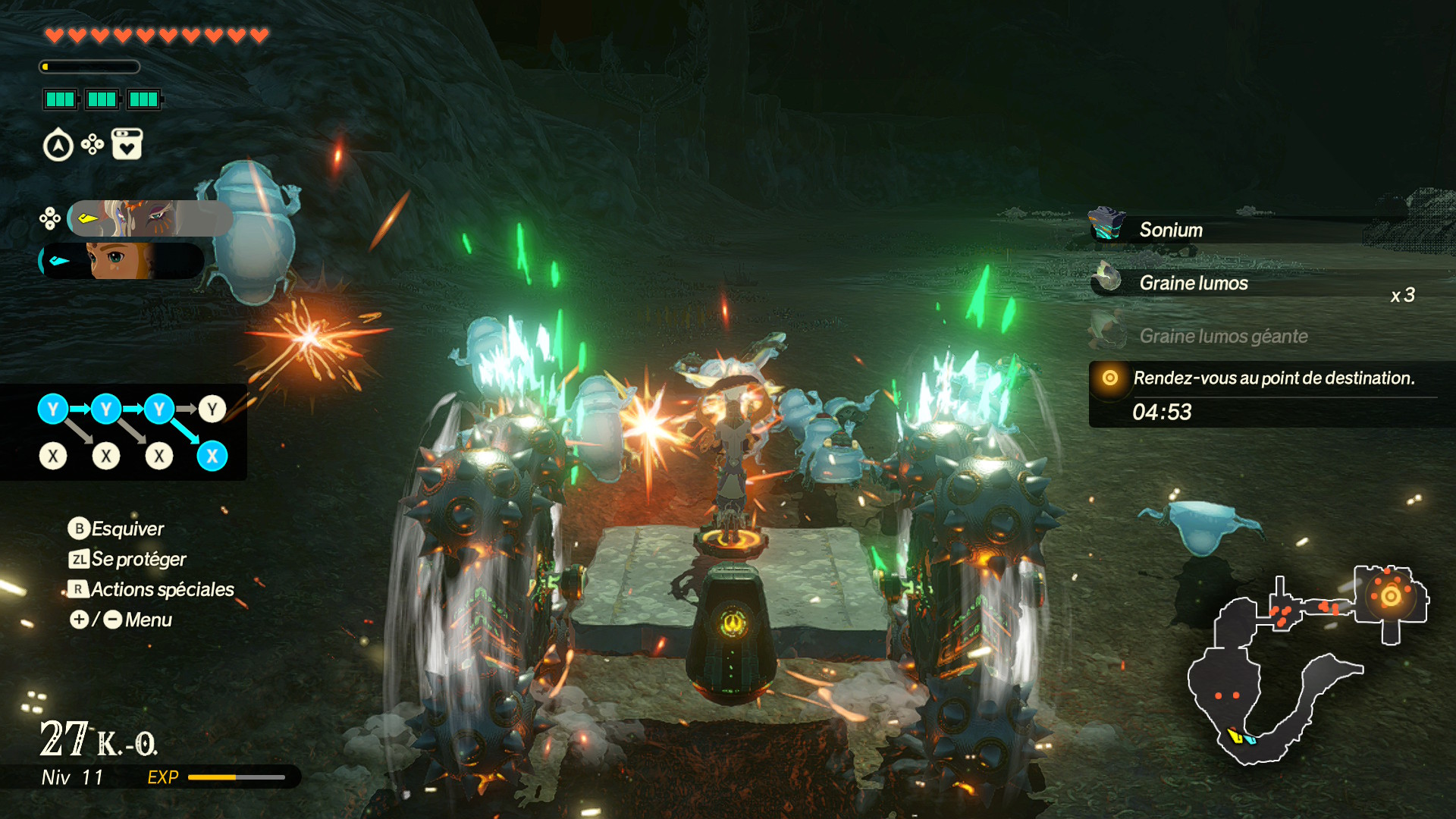
Task: Select the Zelda character portrait
Action: point(121,261)
